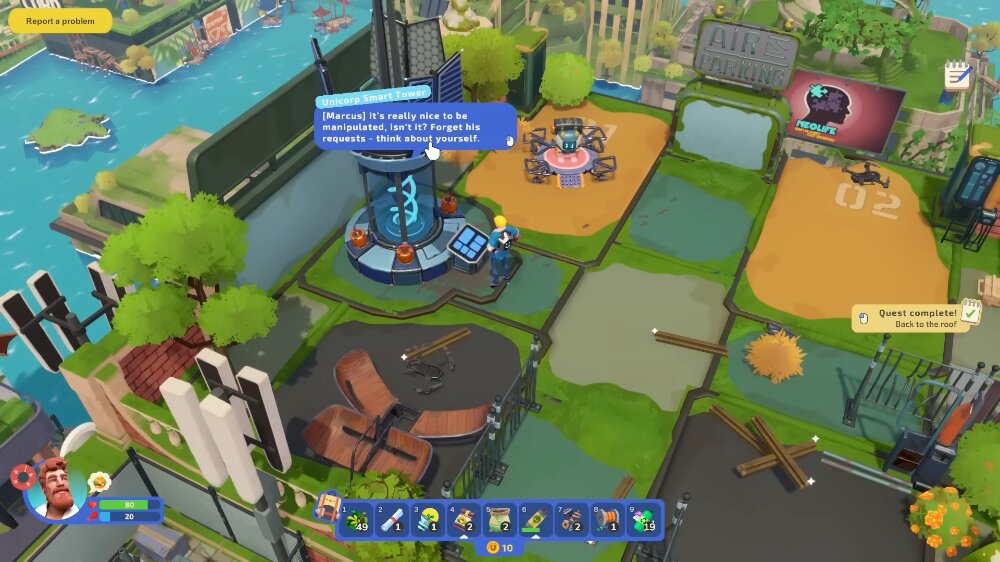Advance the Marcus dialogue bubble
The image size is (1000, 562).
(x=415, y=129)
